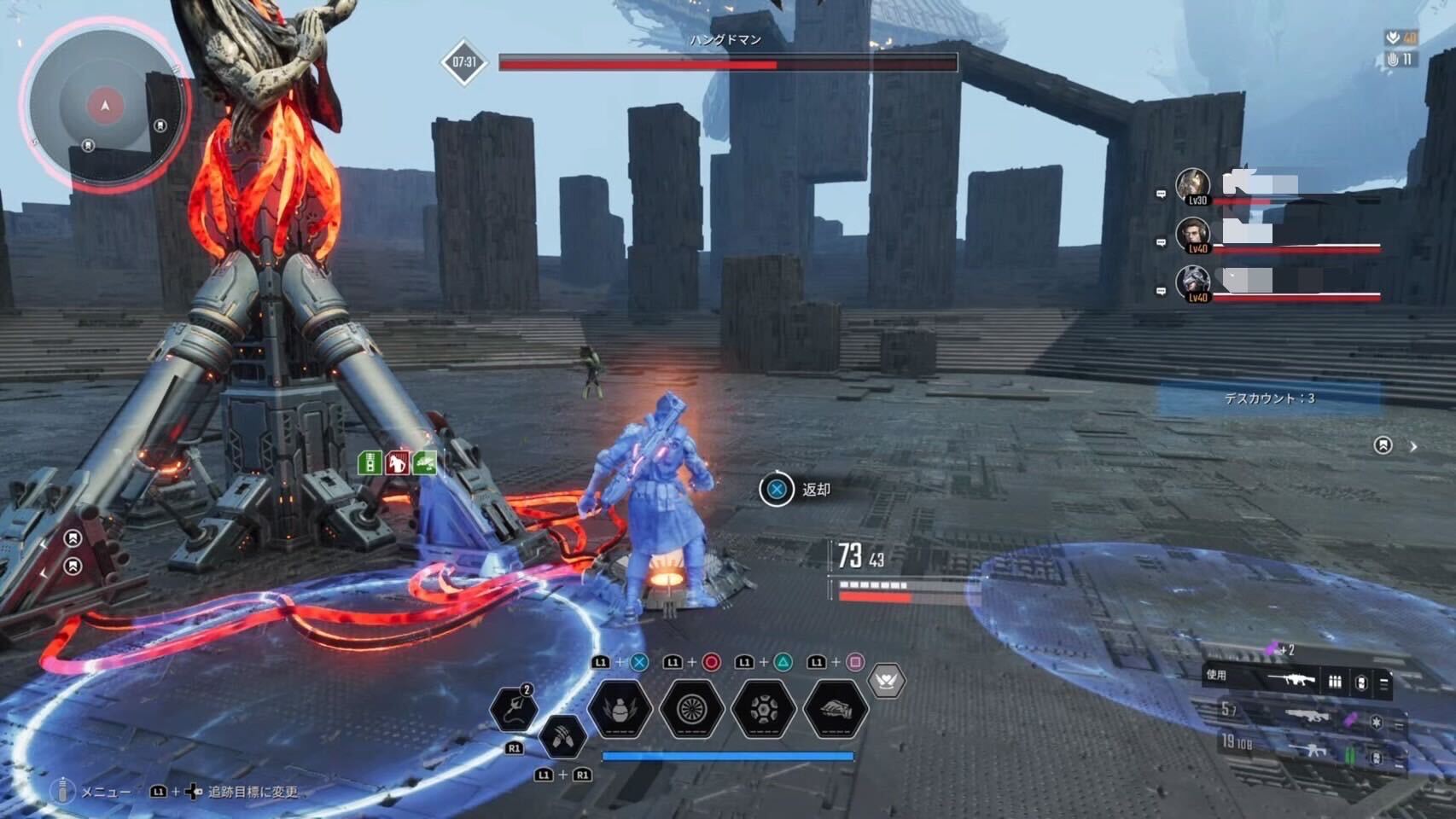The width and height of the screenshot is (1456, 819).
Task: Switch to the third weapon slot
Action: tap(1306, 751)
